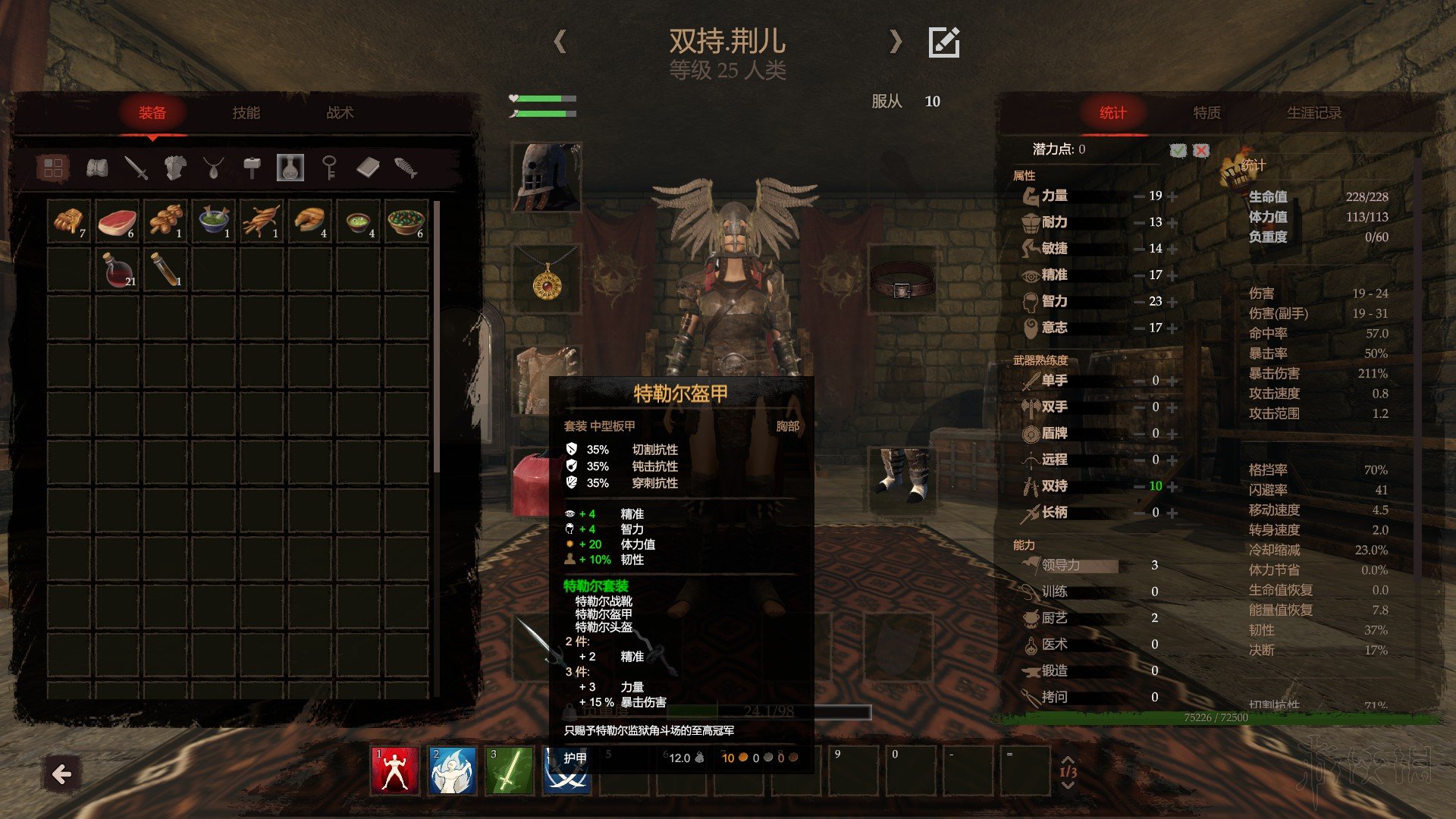This screenshot has height=819, width=1456.
Task: Select the red potion stack of 21
Action: [x=117, y=270]
